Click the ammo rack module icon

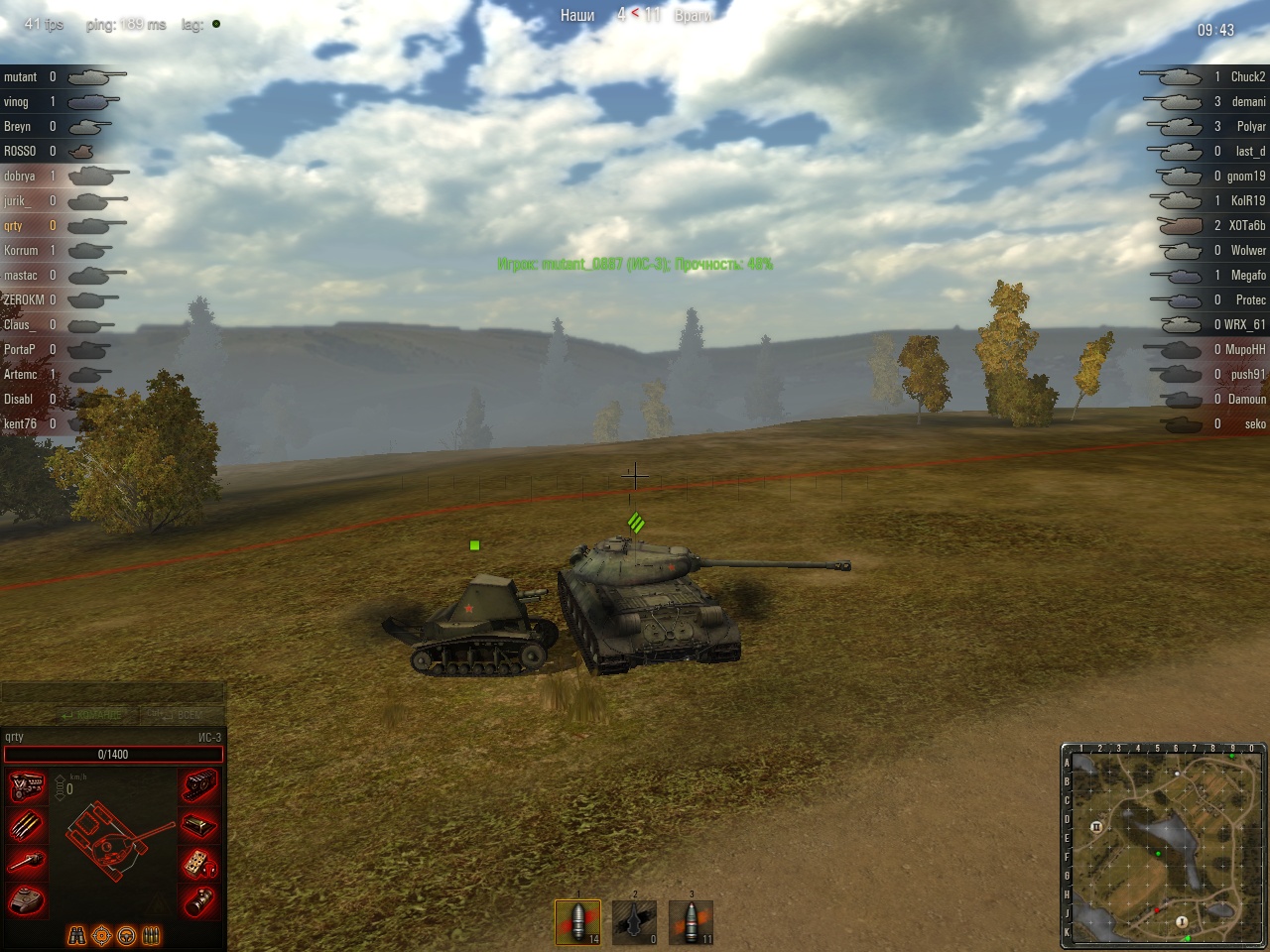[x=27, y=825]
